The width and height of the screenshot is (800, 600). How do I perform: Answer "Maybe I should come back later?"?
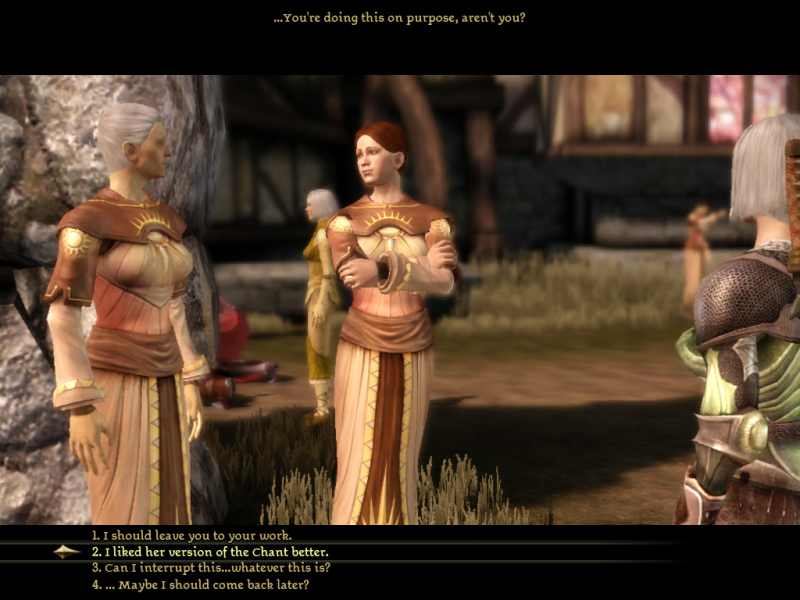[x=200, y=584]
